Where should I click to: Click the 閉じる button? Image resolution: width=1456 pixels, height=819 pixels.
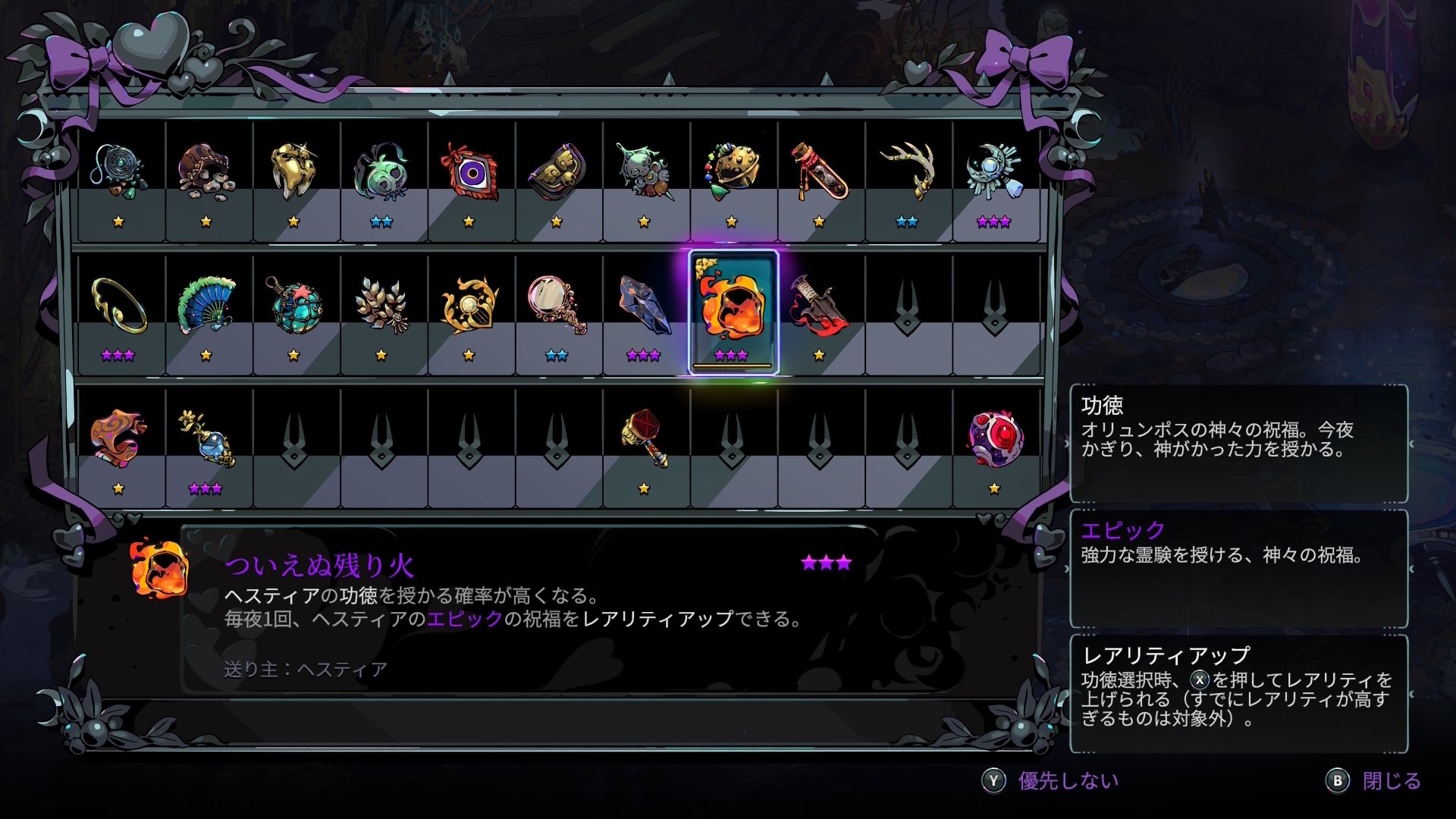[1392, 779]
